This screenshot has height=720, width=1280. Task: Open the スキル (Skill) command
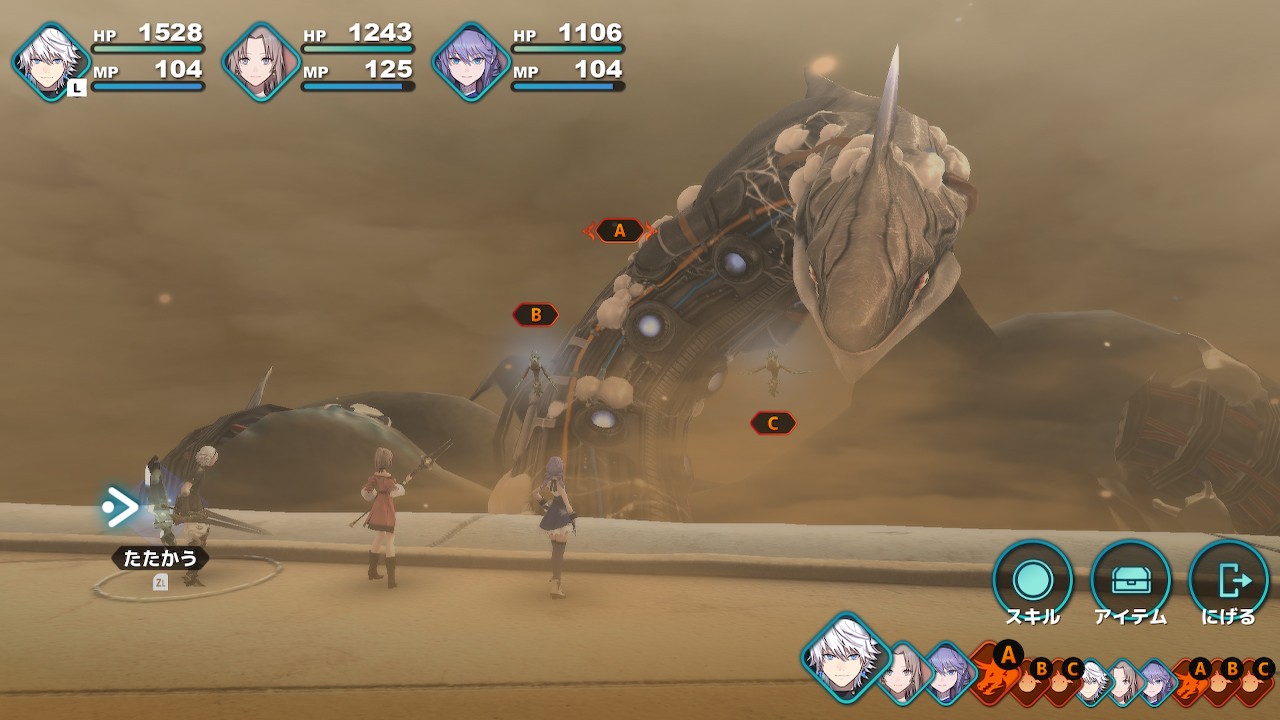coord(1032,580)
